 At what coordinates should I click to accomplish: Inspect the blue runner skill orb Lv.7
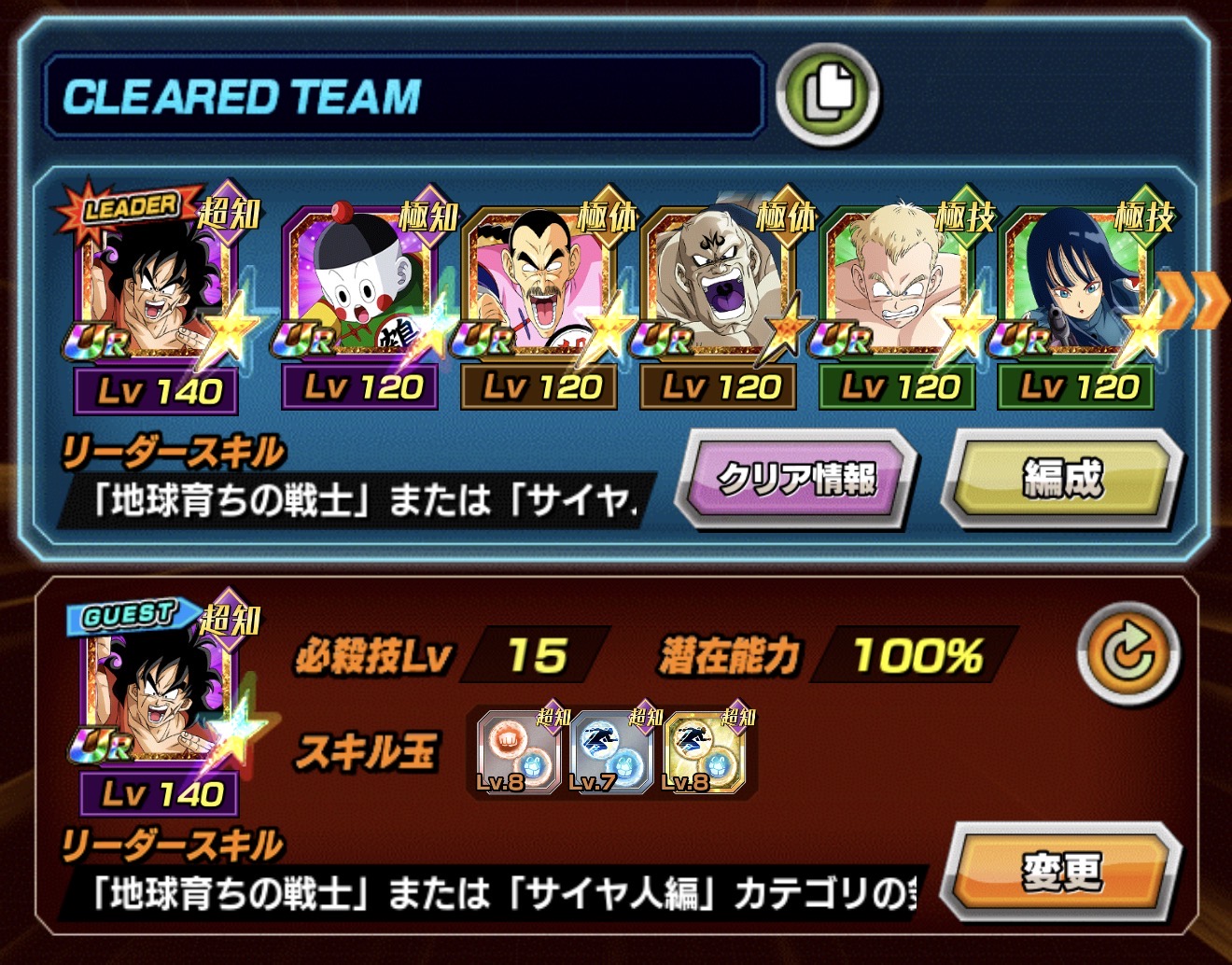coord(609,752)
